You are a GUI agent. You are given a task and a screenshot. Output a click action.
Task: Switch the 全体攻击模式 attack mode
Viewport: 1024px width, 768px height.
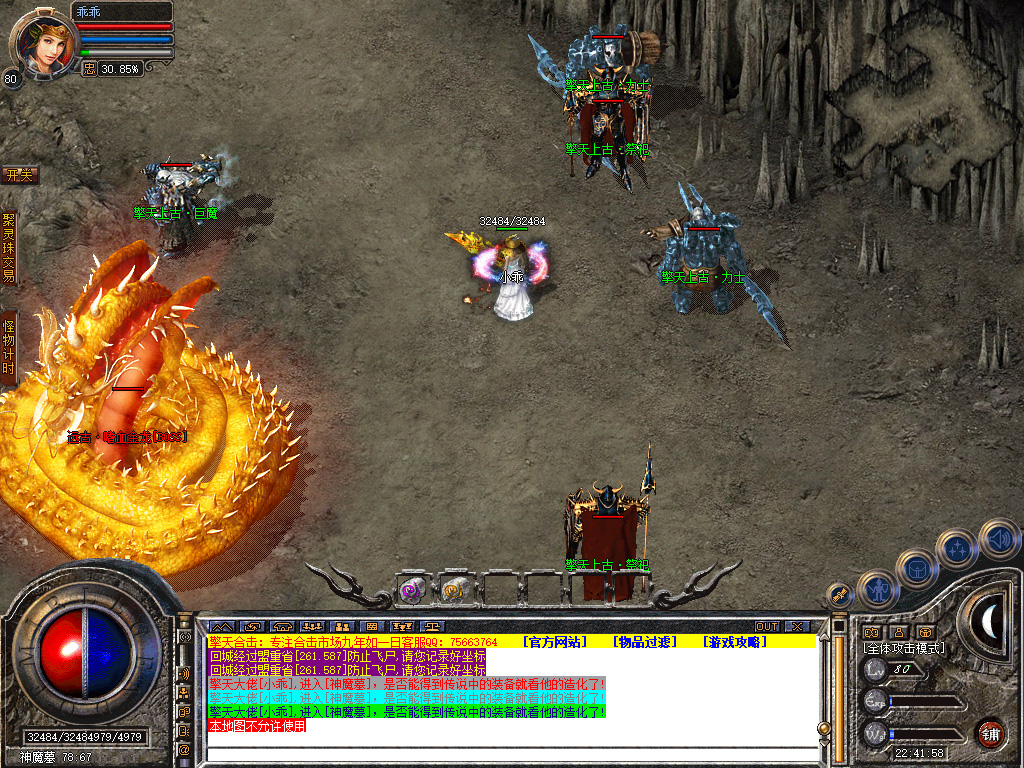click(x=904, y=648)
